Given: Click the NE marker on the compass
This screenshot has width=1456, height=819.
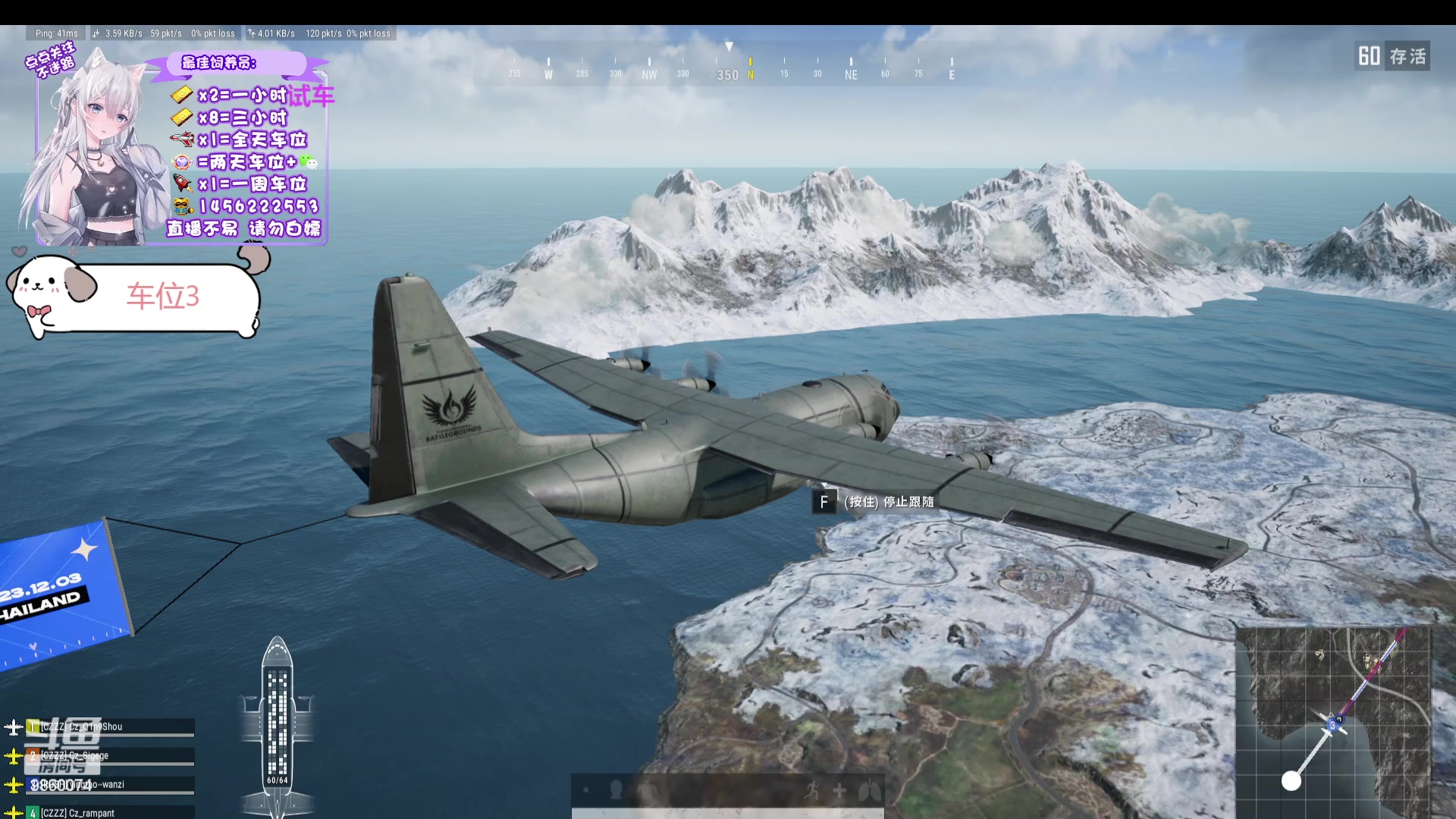Looking at the screenshot, I should (851, 74).
